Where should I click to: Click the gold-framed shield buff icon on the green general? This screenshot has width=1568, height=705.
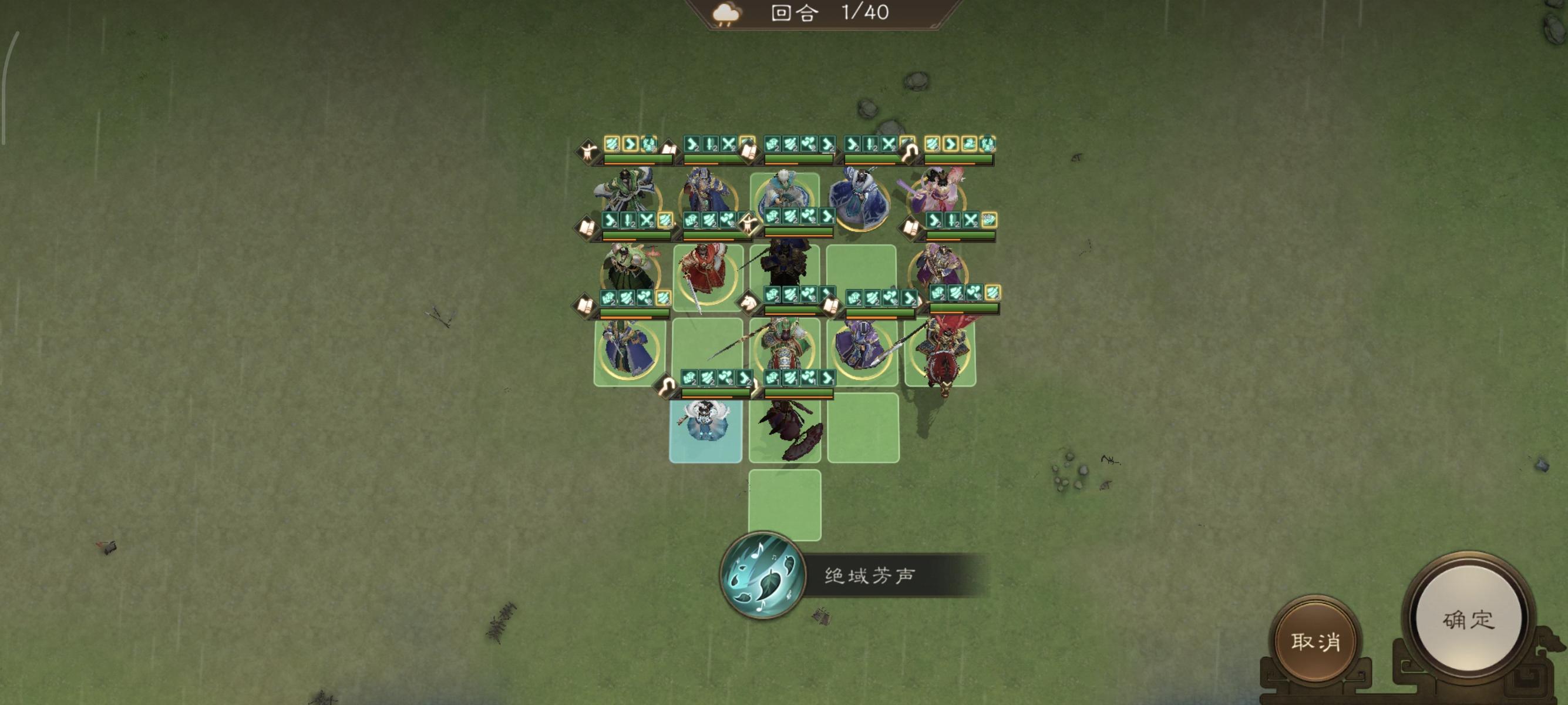point(665,298)
